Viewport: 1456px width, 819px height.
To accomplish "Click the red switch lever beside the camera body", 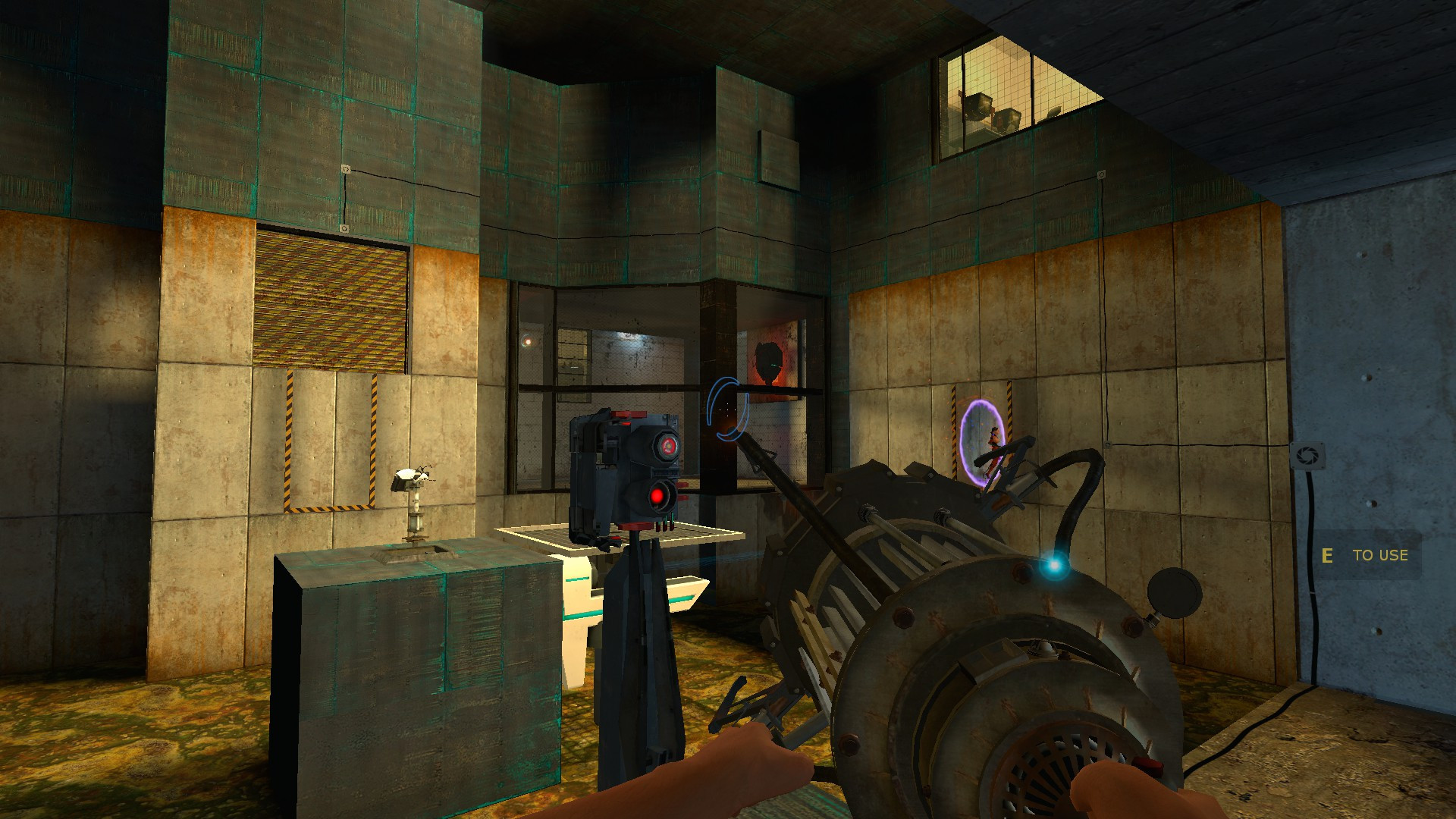I will click(682, 485).
